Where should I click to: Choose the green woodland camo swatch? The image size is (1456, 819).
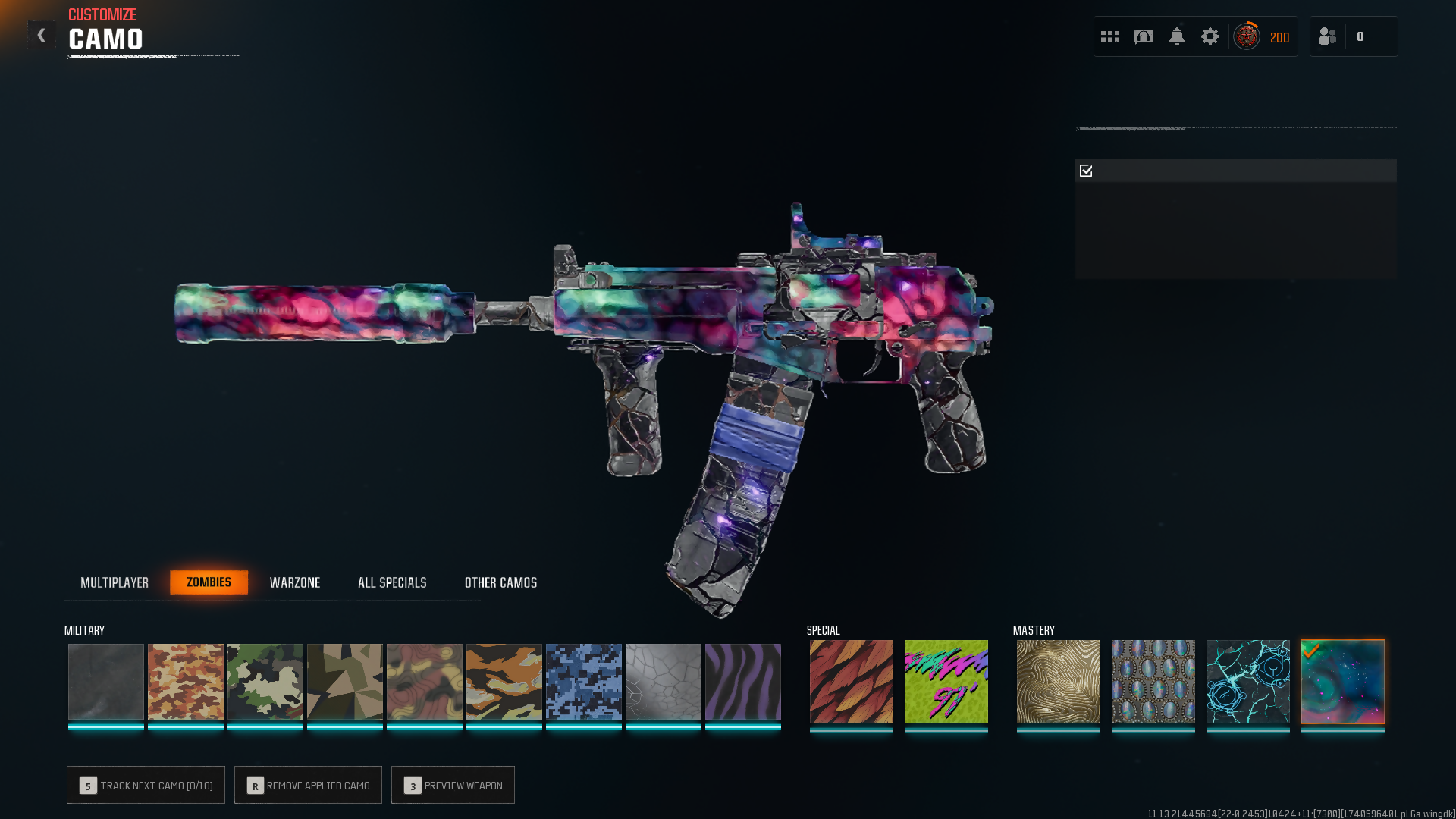[x=265, y=681]
